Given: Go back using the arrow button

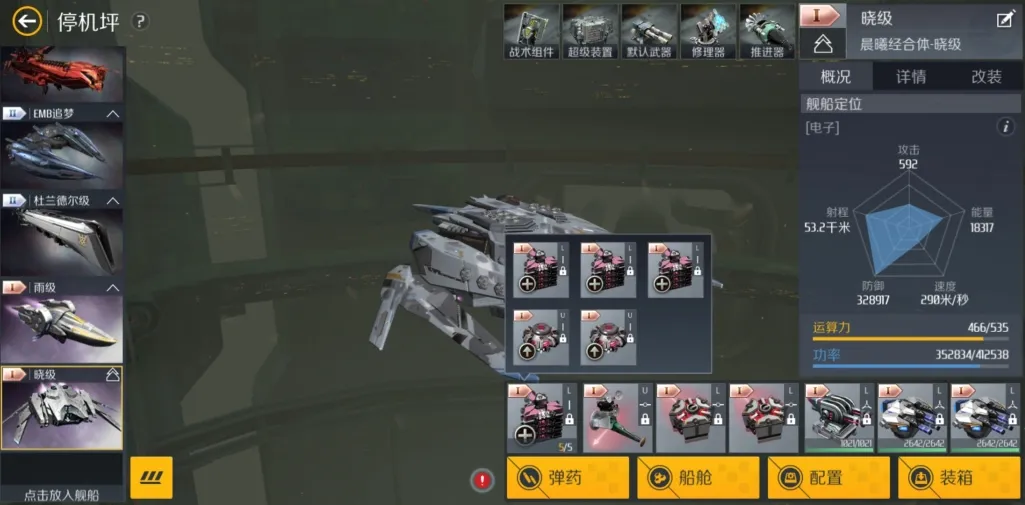Looking at the screenshot, I should tap(27, 21).
